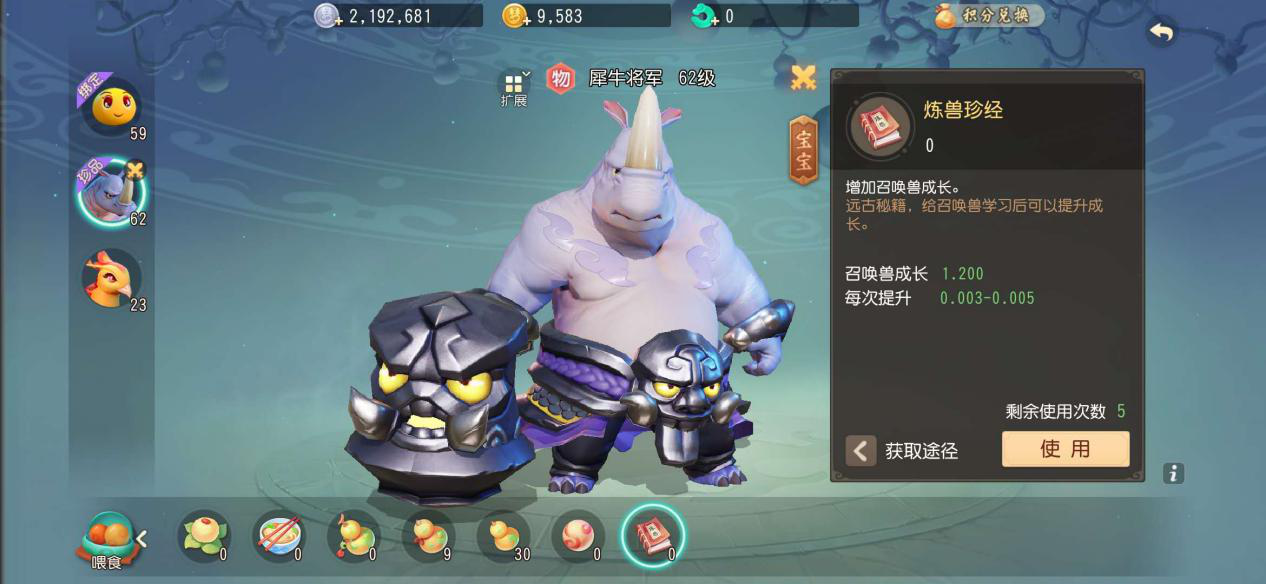Select the peach on leaves item
This screenshot has width=1266, height=584.
[204, 536]
